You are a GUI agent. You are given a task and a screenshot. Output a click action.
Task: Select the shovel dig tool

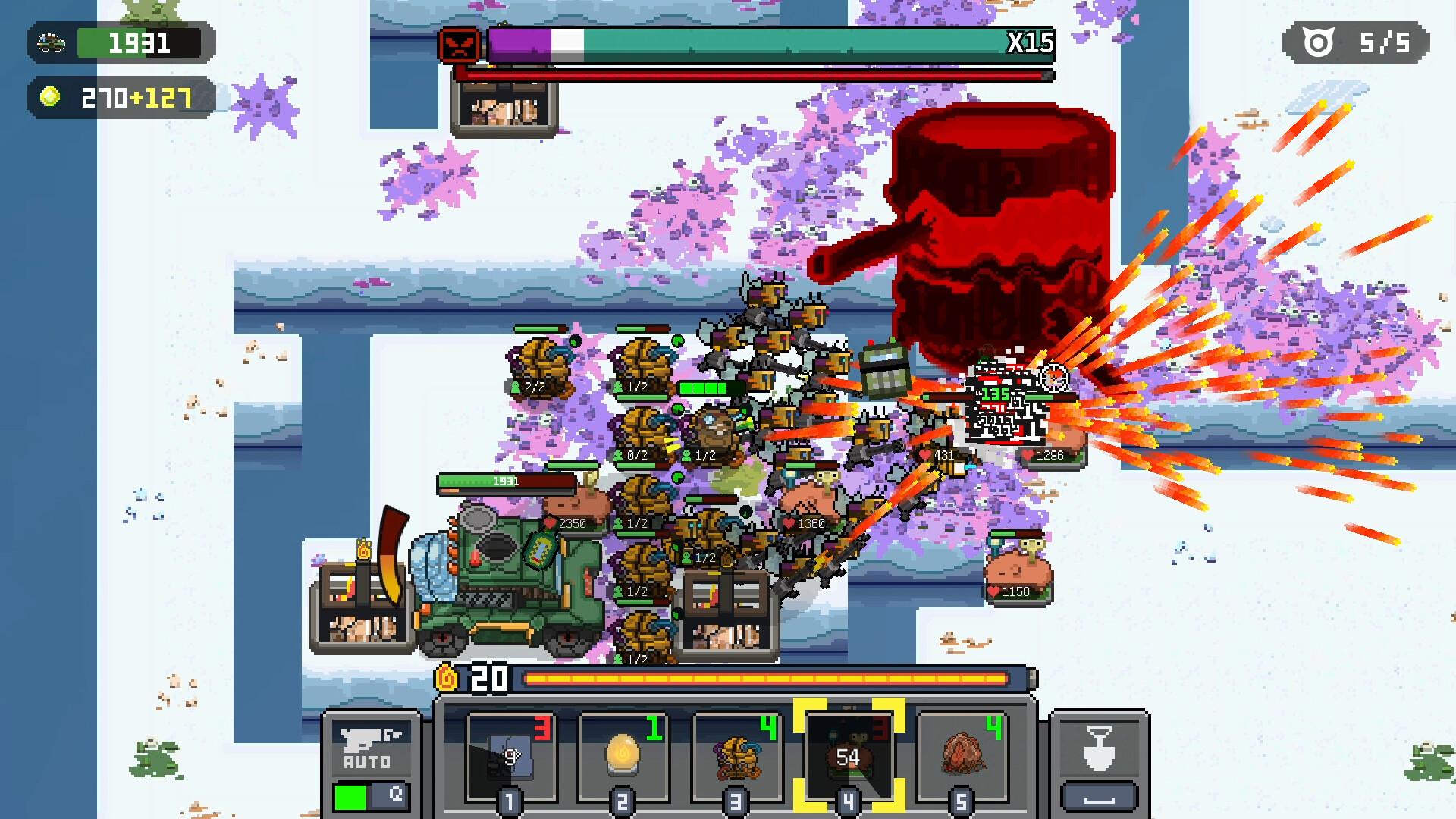click(1098, 747)
